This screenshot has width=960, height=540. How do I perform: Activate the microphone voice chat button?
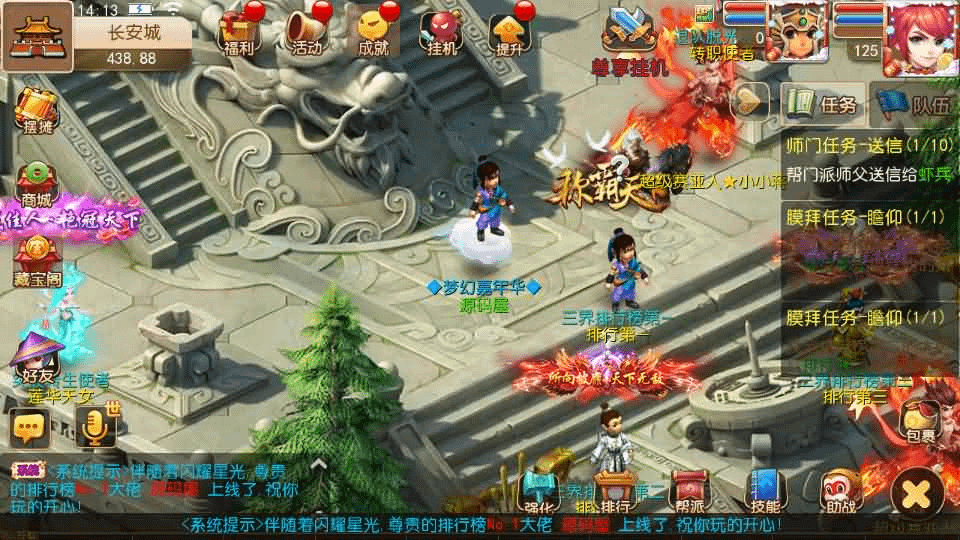[94, 428]
